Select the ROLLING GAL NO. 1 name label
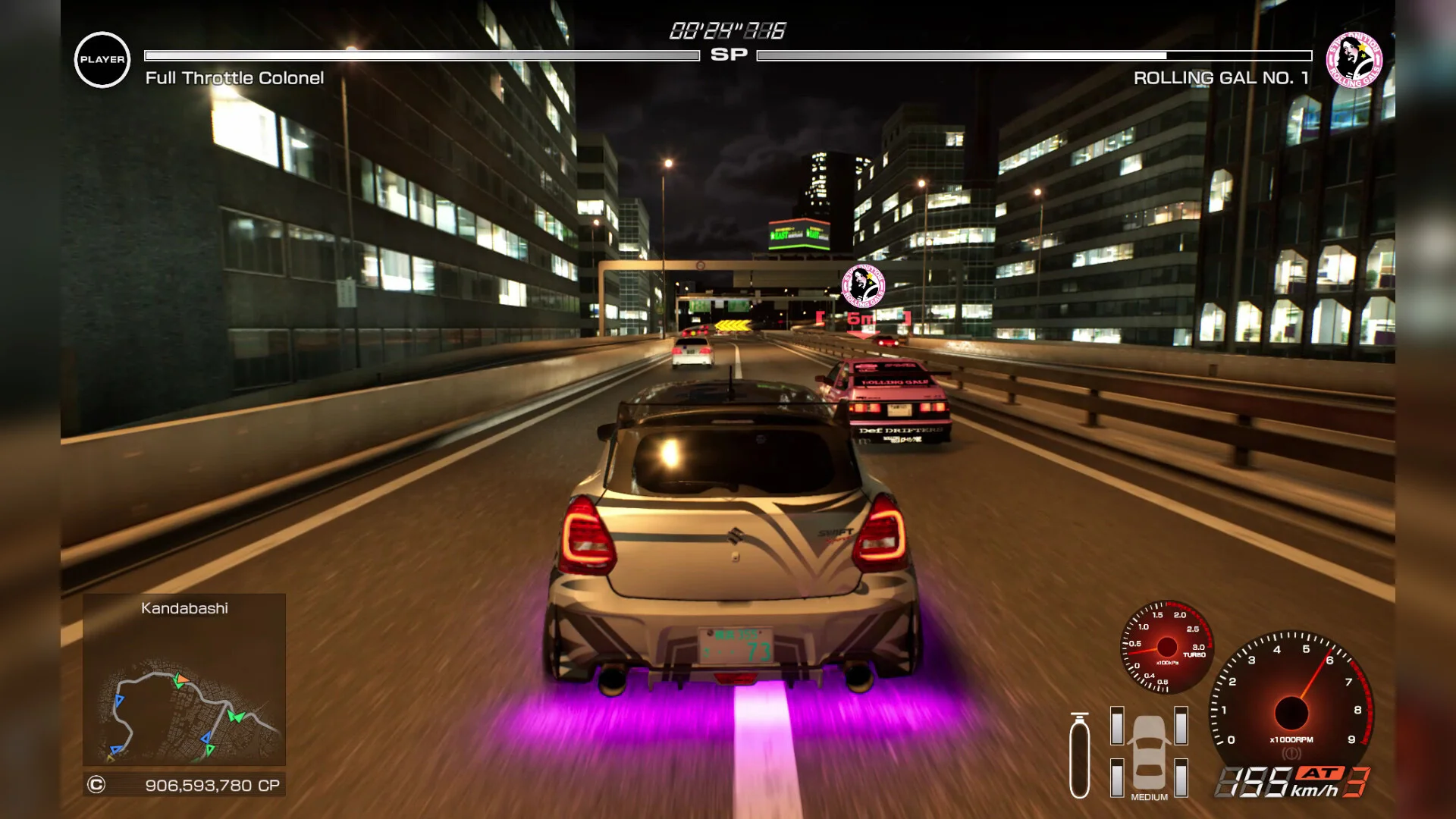 coord(1218,77)
